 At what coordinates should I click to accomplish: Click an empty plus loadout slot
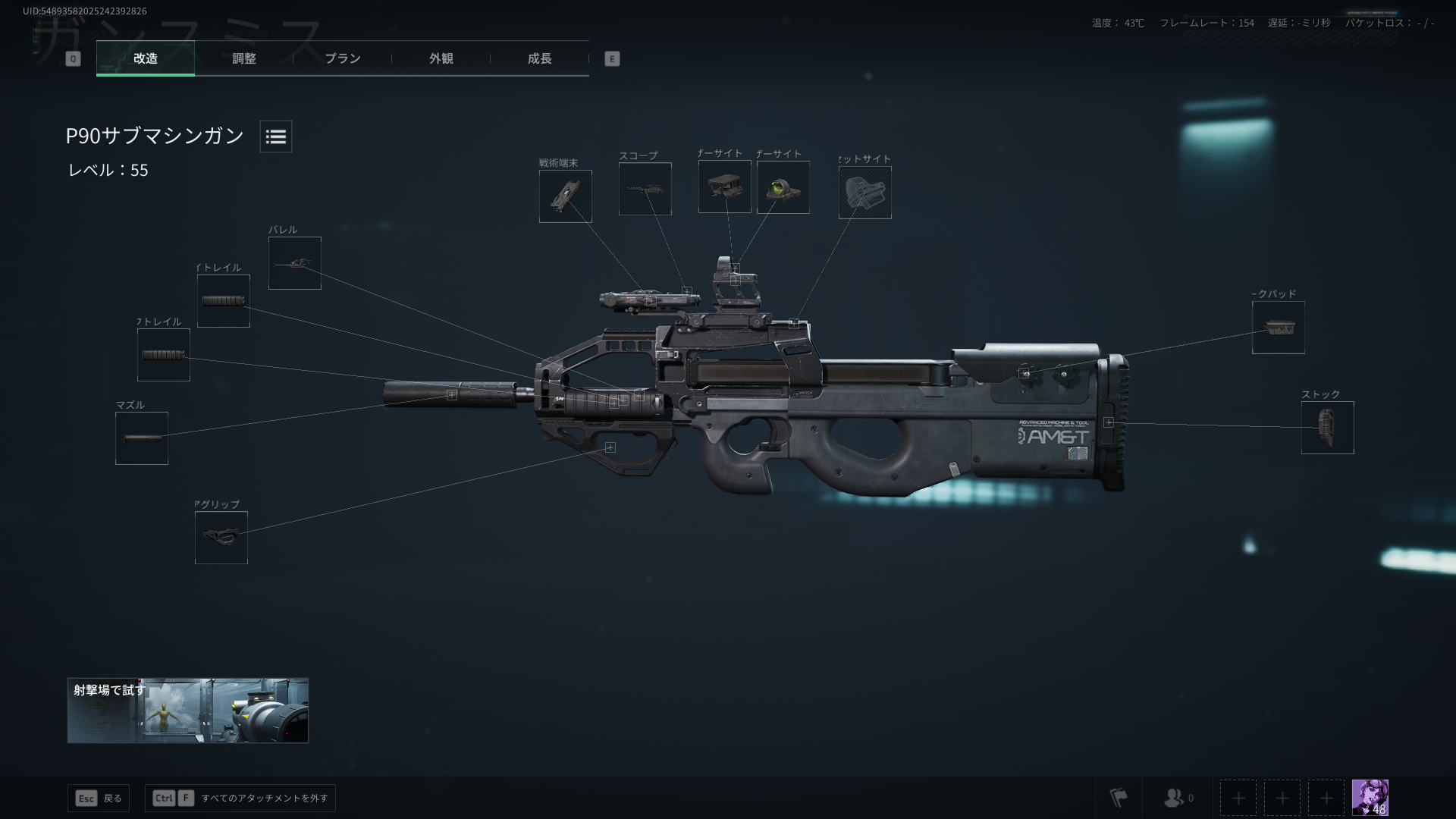pyautogui.click(x=1238, y=798)
